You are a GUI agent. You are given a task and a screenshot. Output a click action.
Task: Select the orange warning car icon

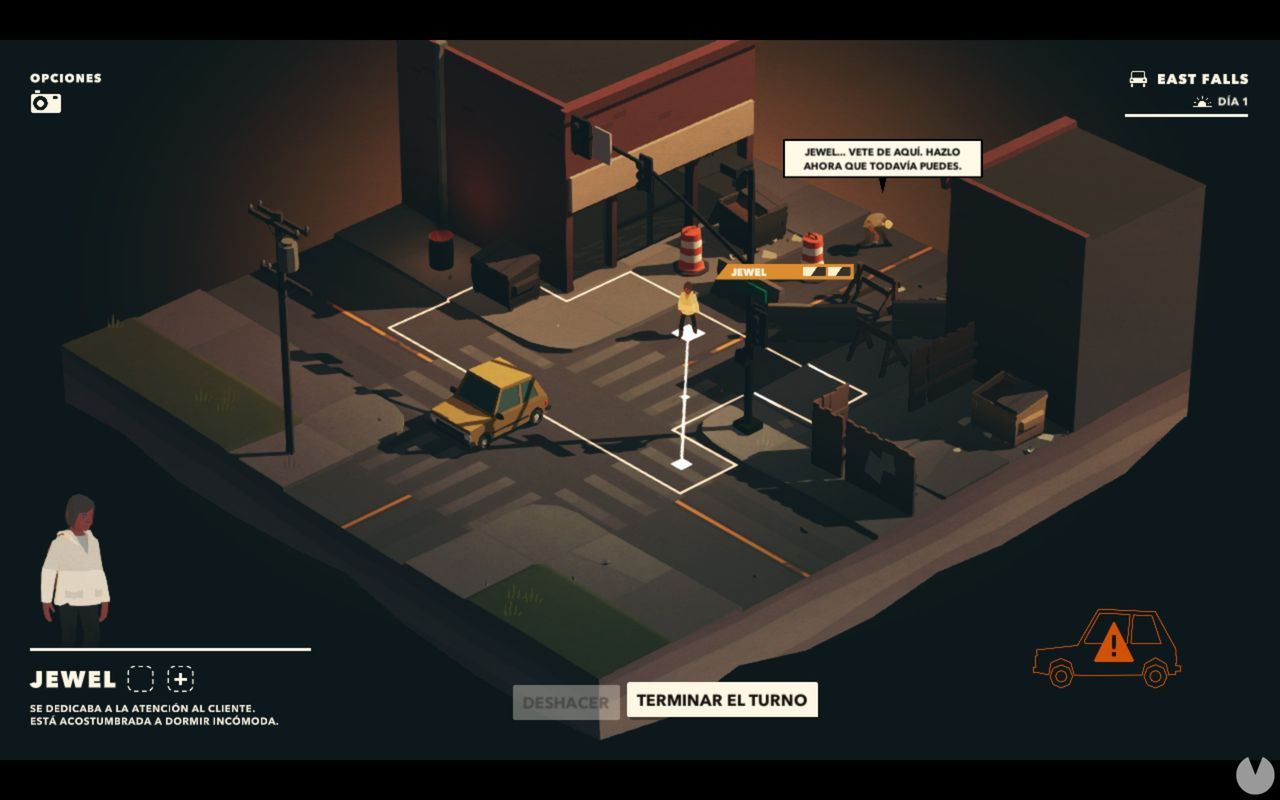(x=1107, y=649)
